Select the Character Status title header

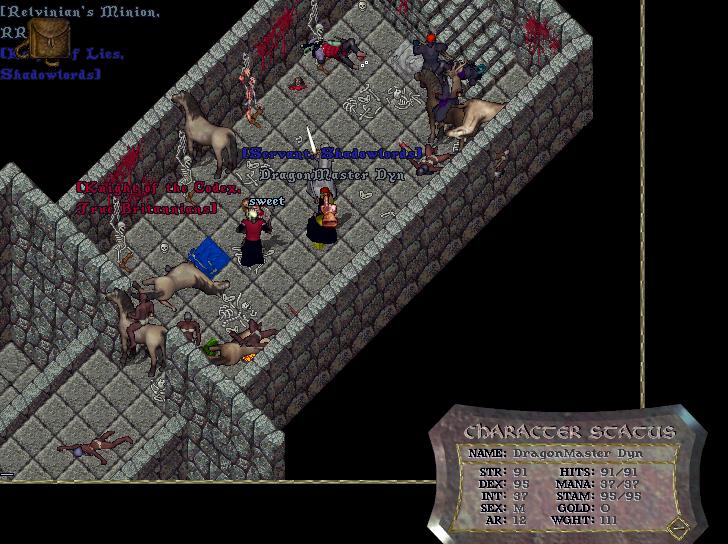[569, 432]
